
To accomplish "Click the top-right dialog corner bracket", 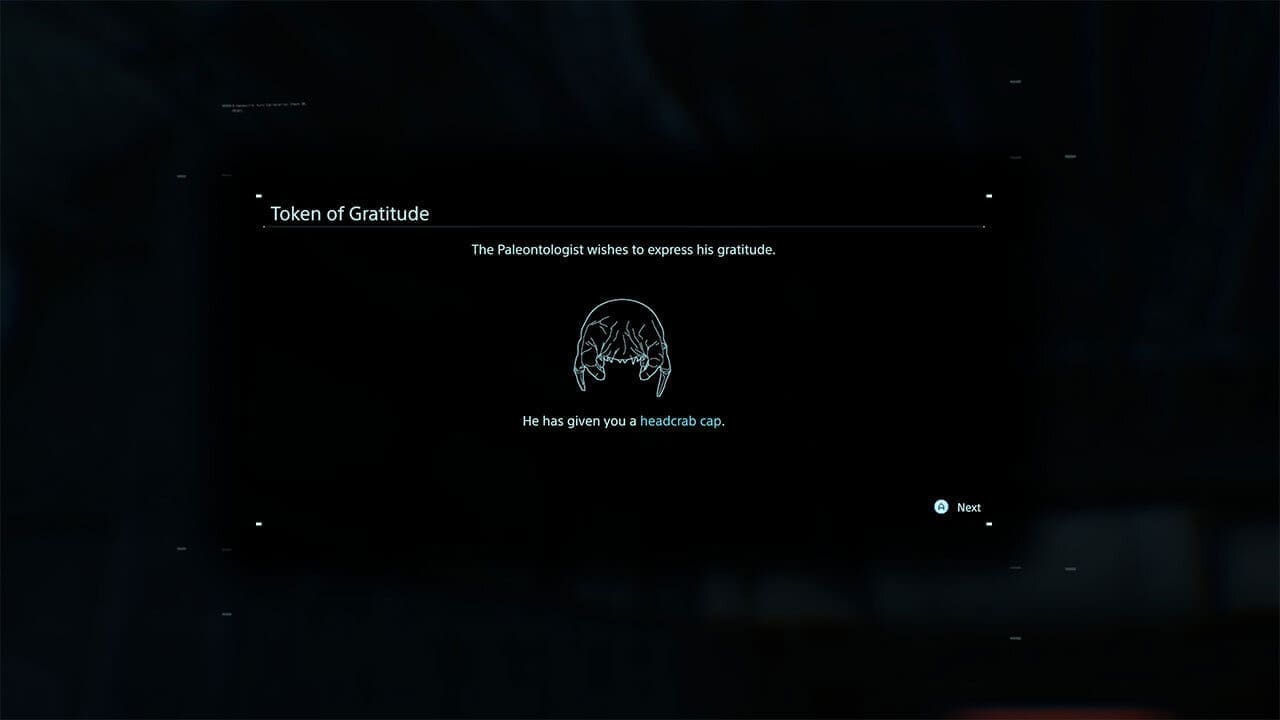I will click(x=990, y=196).
